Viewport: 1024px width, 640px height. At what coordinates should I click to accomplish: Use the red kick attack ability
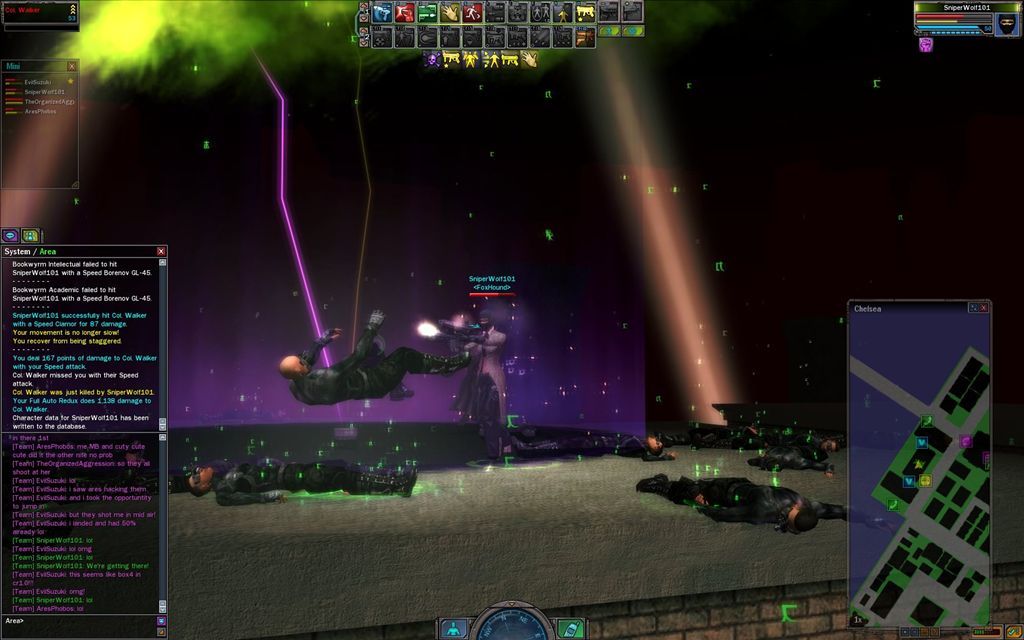point(404,13)
